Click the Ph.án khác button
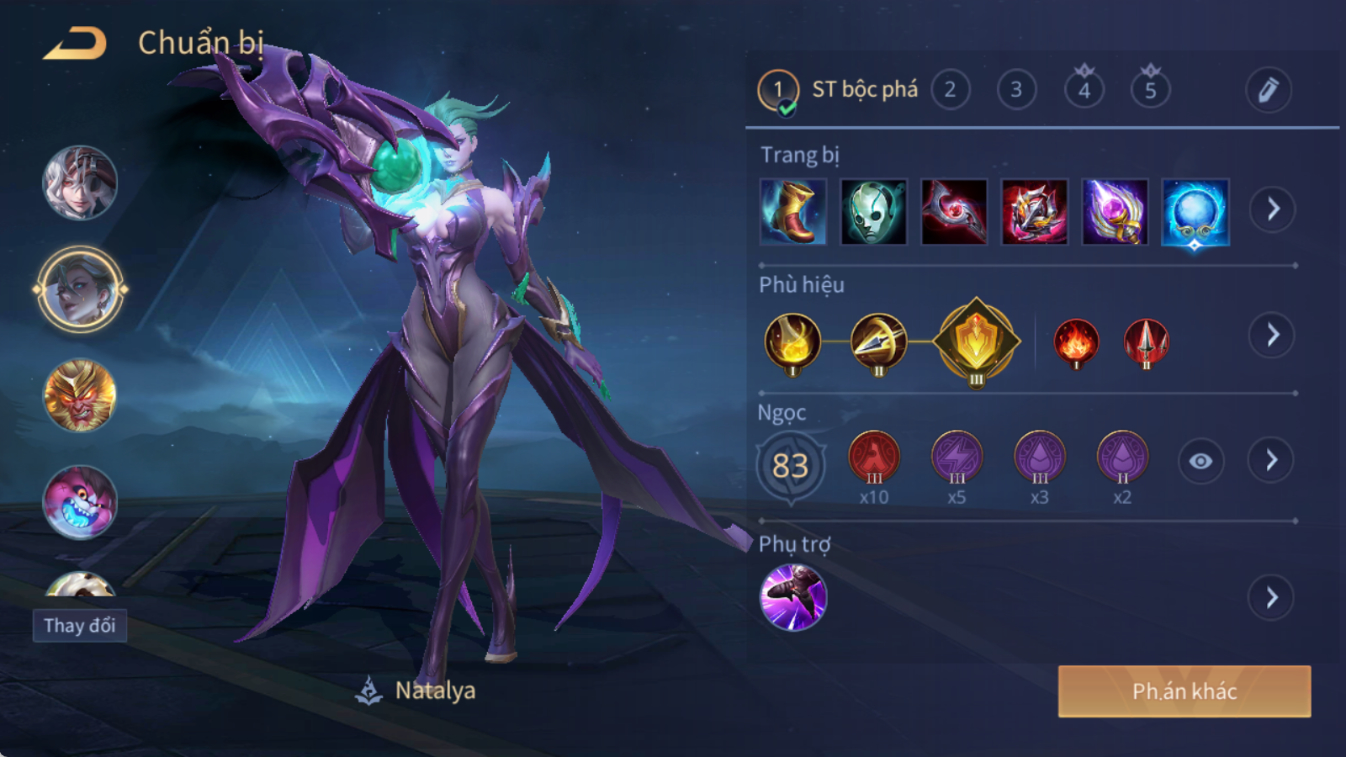Viewport: 1346px width, 757px height. click(x=1184, y=691)
